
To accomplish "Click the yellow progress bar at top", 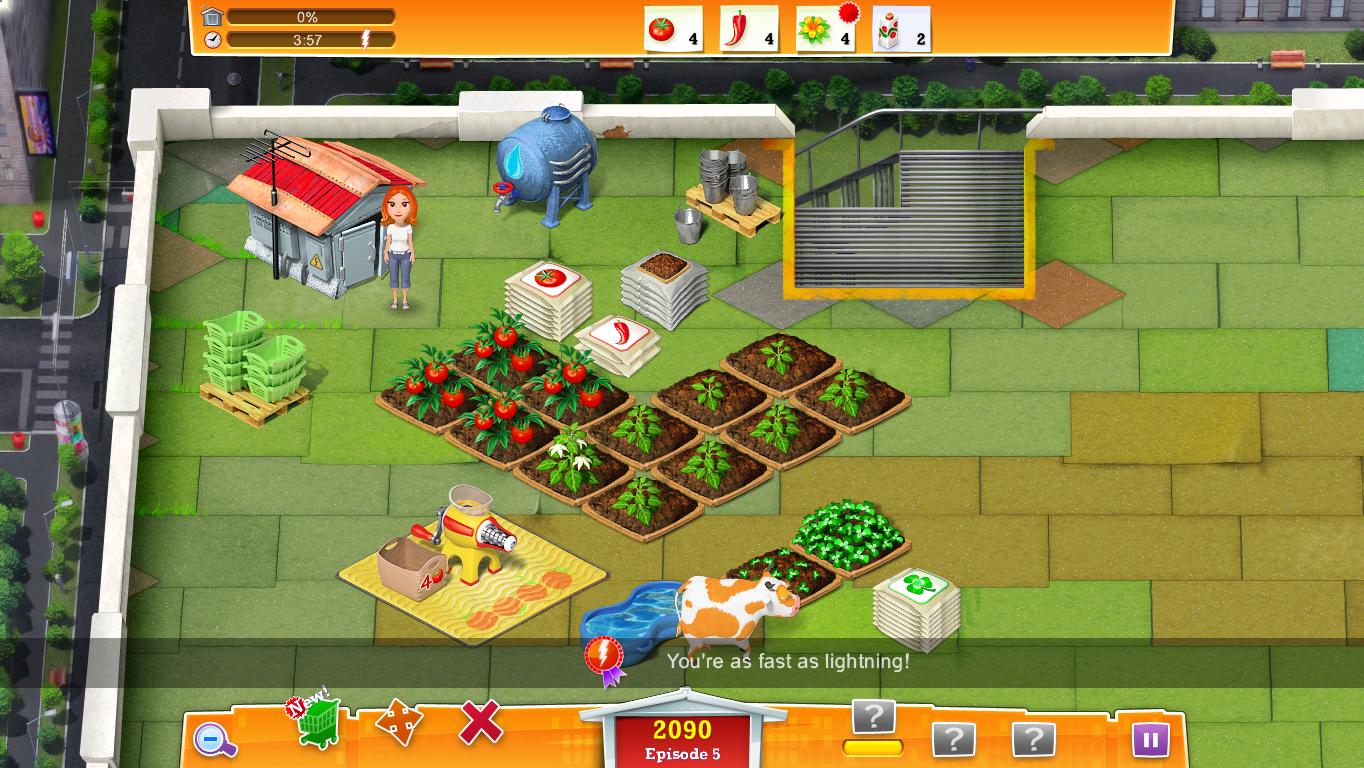I will (x=309, y=16).
